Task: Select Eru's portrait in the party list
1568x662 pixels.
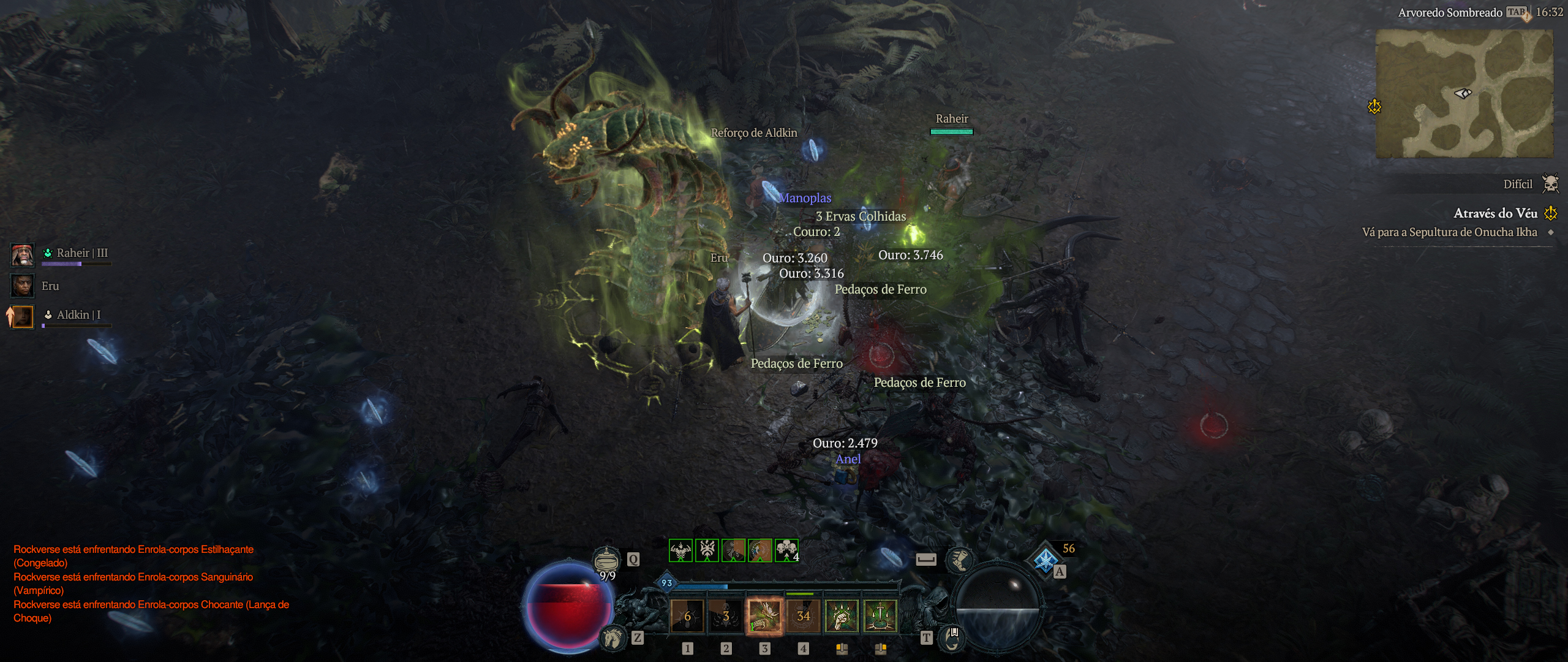Action: (x=23, y=286)
